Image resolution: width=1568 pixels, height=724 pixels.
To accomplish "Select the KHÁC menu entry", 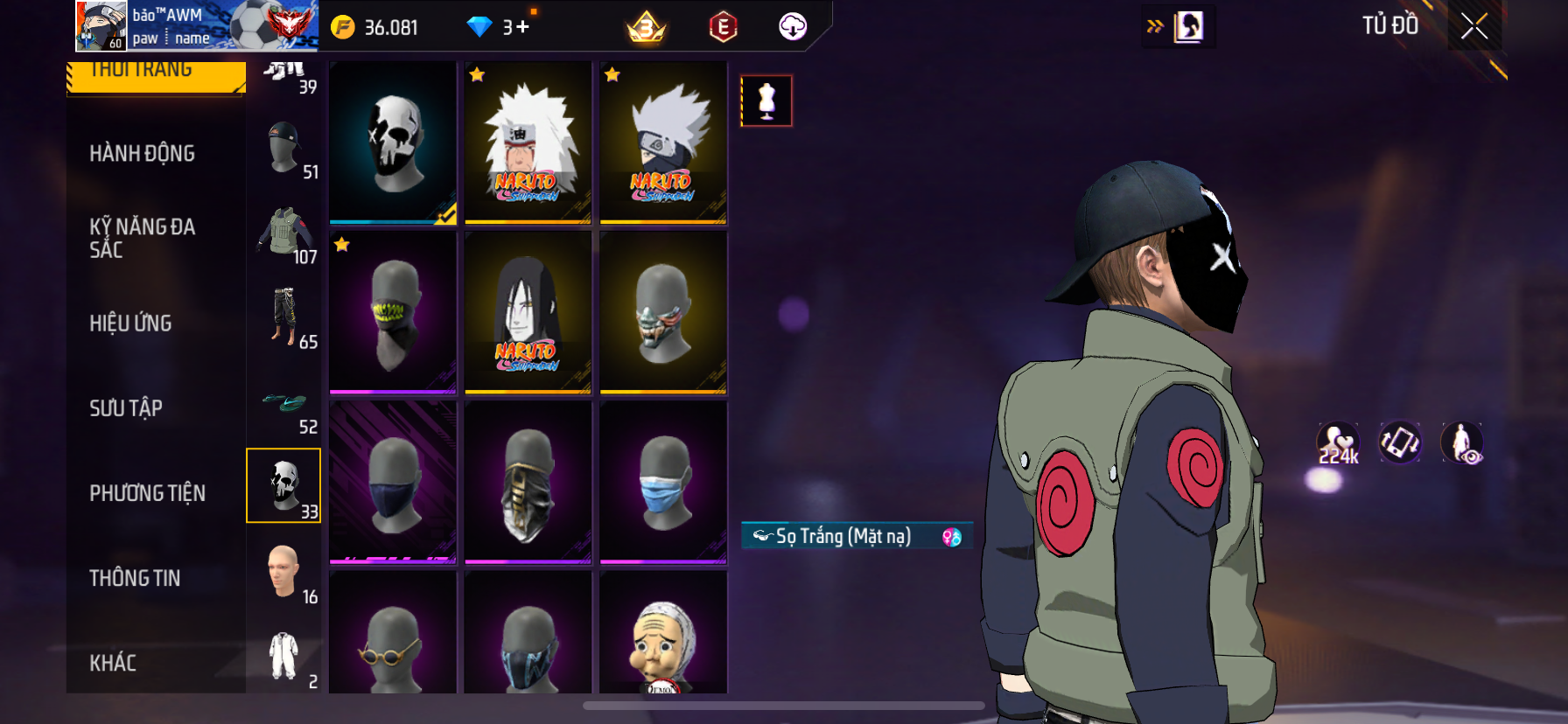I will 113,663.
